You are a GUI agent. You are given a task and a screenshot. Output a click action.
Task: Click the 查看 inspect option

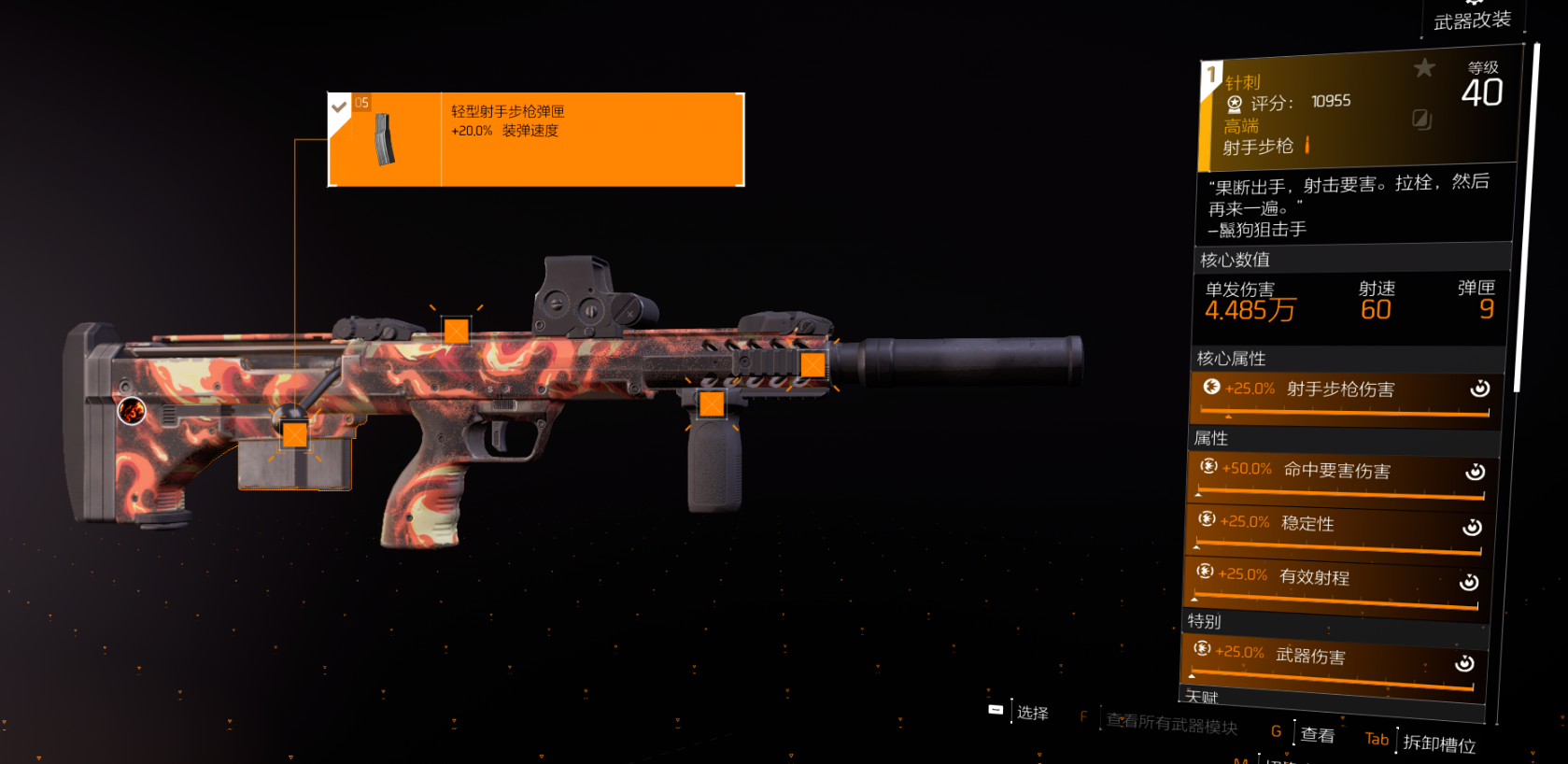(x=1317, y=735)
